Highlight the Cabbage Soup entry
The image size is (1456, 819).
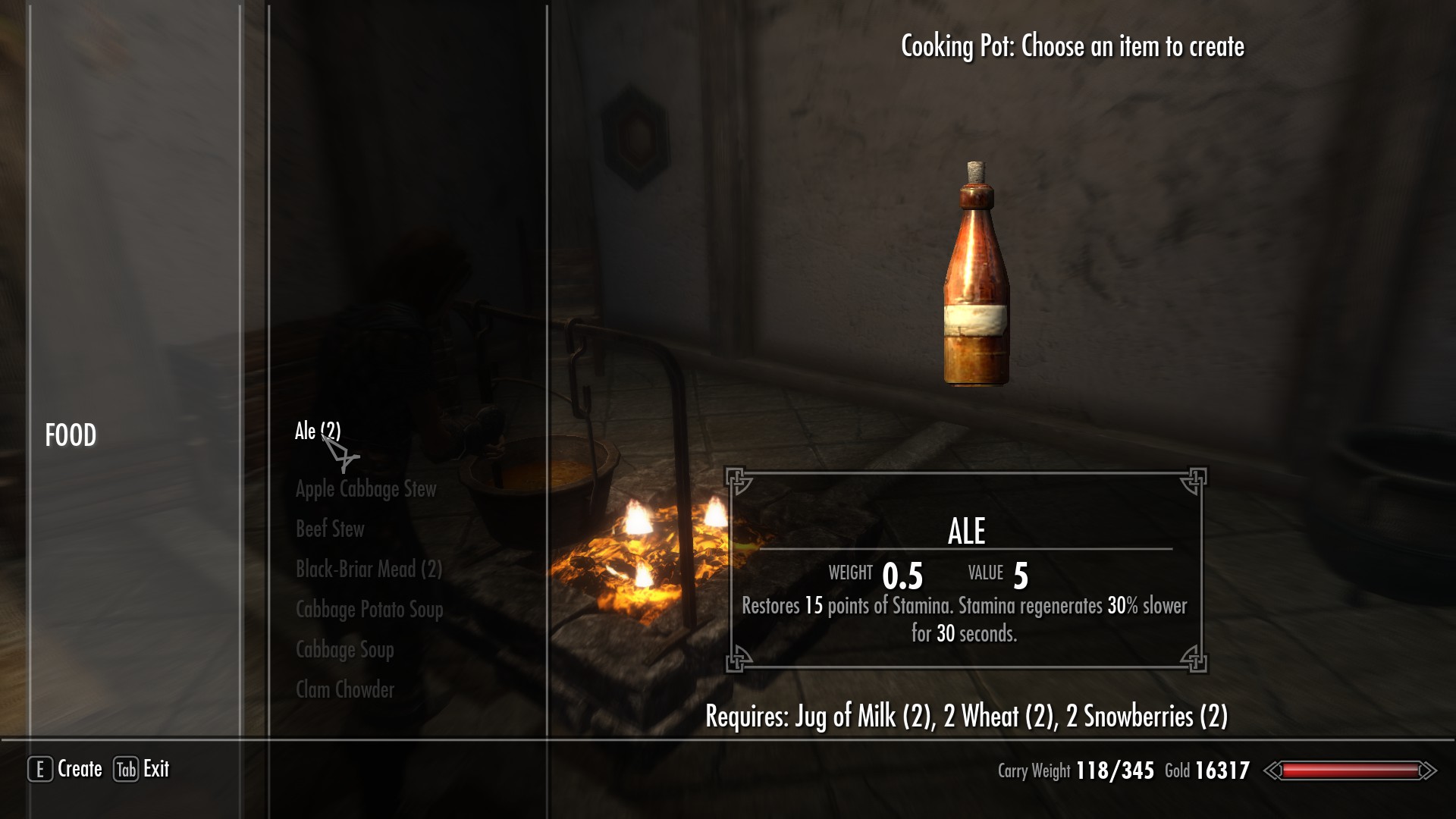click(344, 649)
